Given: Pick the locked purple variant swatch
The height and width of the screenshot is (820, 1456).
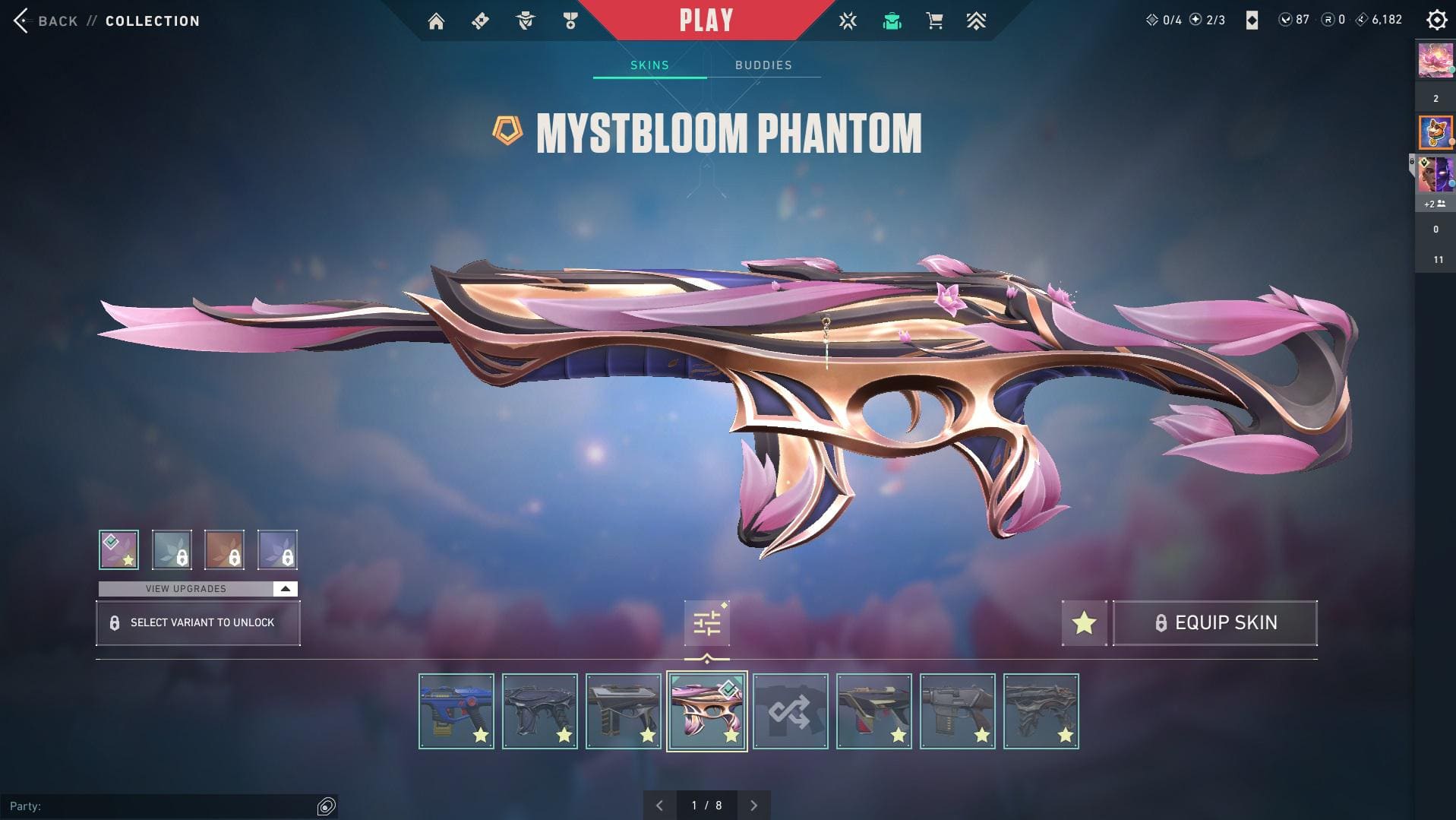Looking at the screenshot, I should [x=277, y=549].
